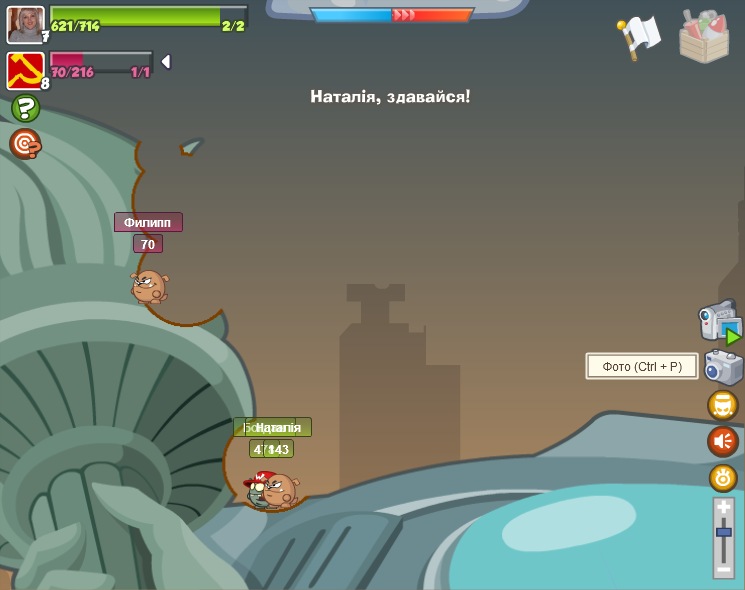The width and height of the screenshot is (745, 590).
Task: Start video recording with the camcorder icon
Action: point(719,322)
